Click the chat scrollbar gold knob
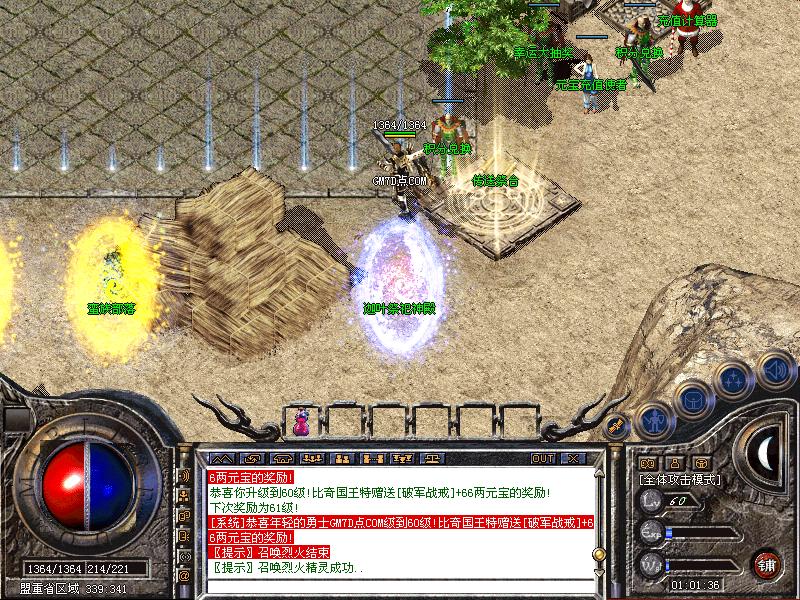 click(598, 552)
